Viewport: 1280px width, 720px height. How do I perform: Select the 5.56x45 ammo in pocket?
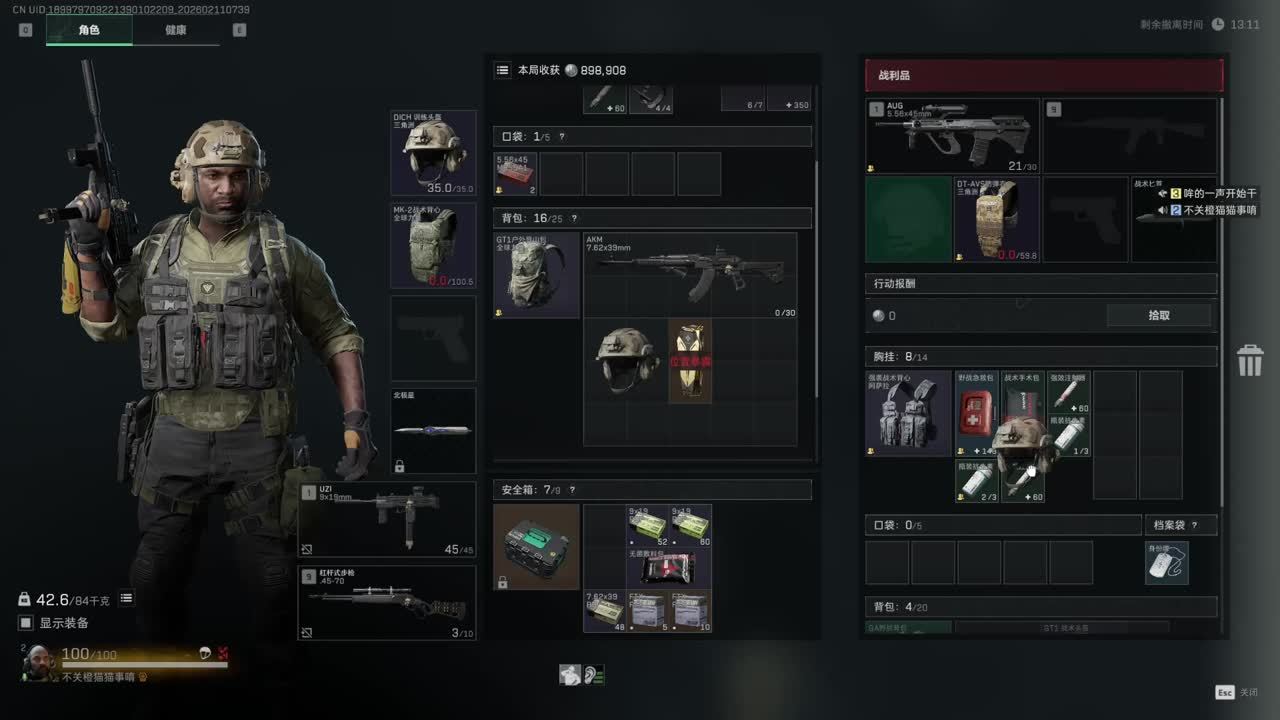pyautogui.click(x=516, y=174)
